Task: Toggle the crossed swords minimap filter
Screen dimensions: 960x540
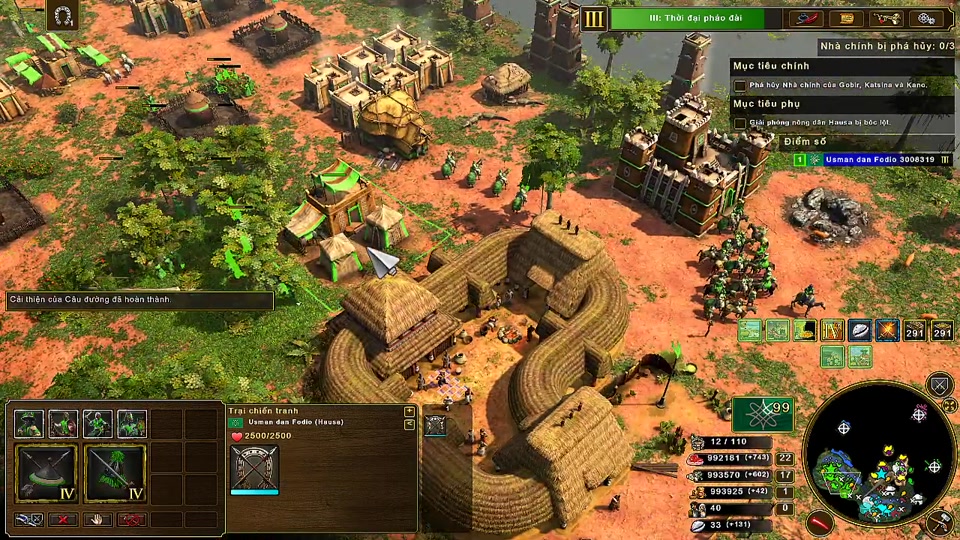Action: pyautogui.click(x=939, y=385)
